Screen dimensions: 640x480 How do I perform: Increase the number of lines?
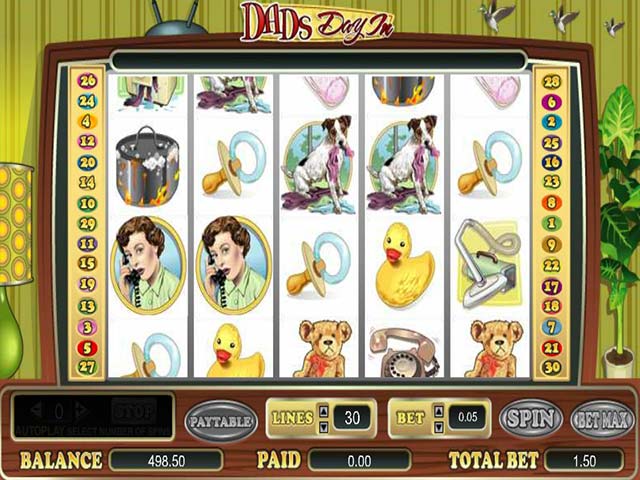point(323,411)
